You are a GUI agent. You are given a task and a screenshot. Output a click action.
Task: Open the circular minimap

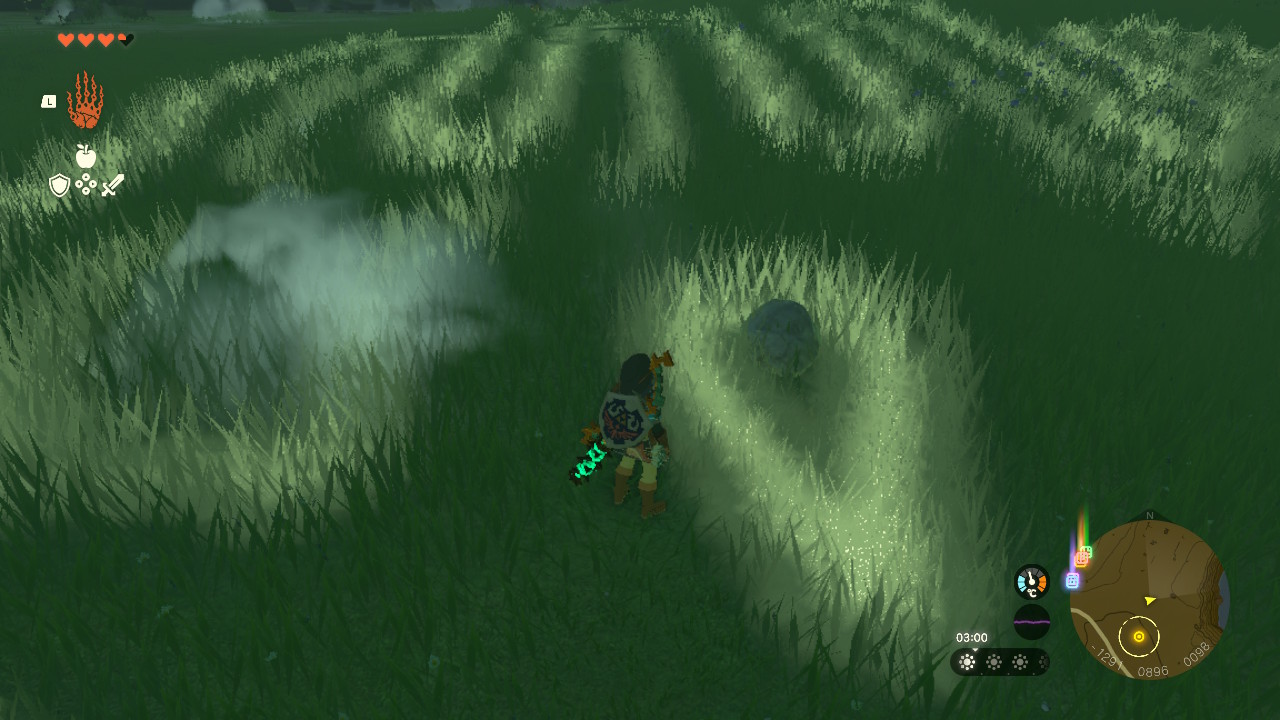[1149, 600]
